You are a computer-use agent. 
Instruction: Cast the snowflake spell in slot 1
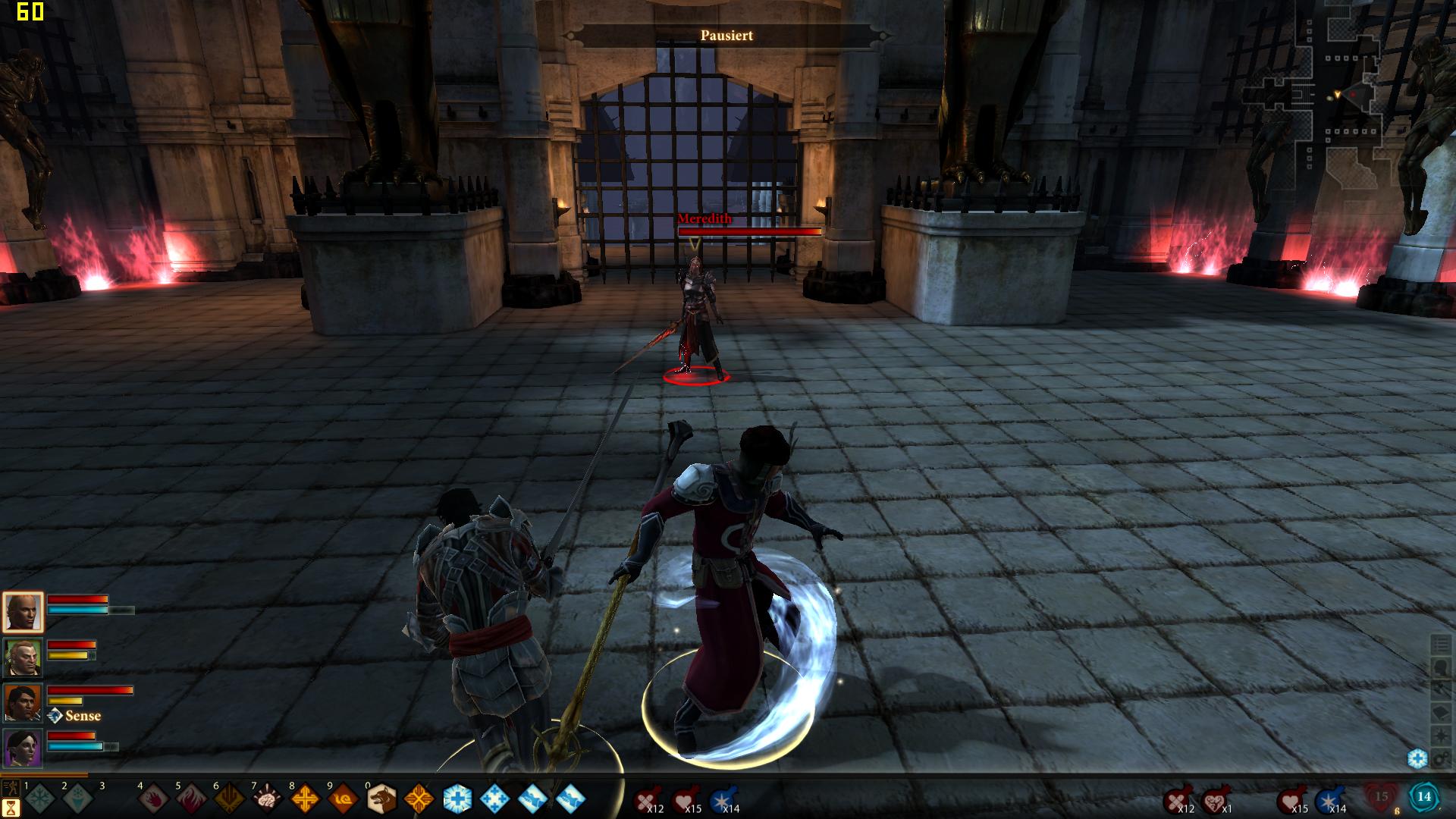(x=39, y=799)
